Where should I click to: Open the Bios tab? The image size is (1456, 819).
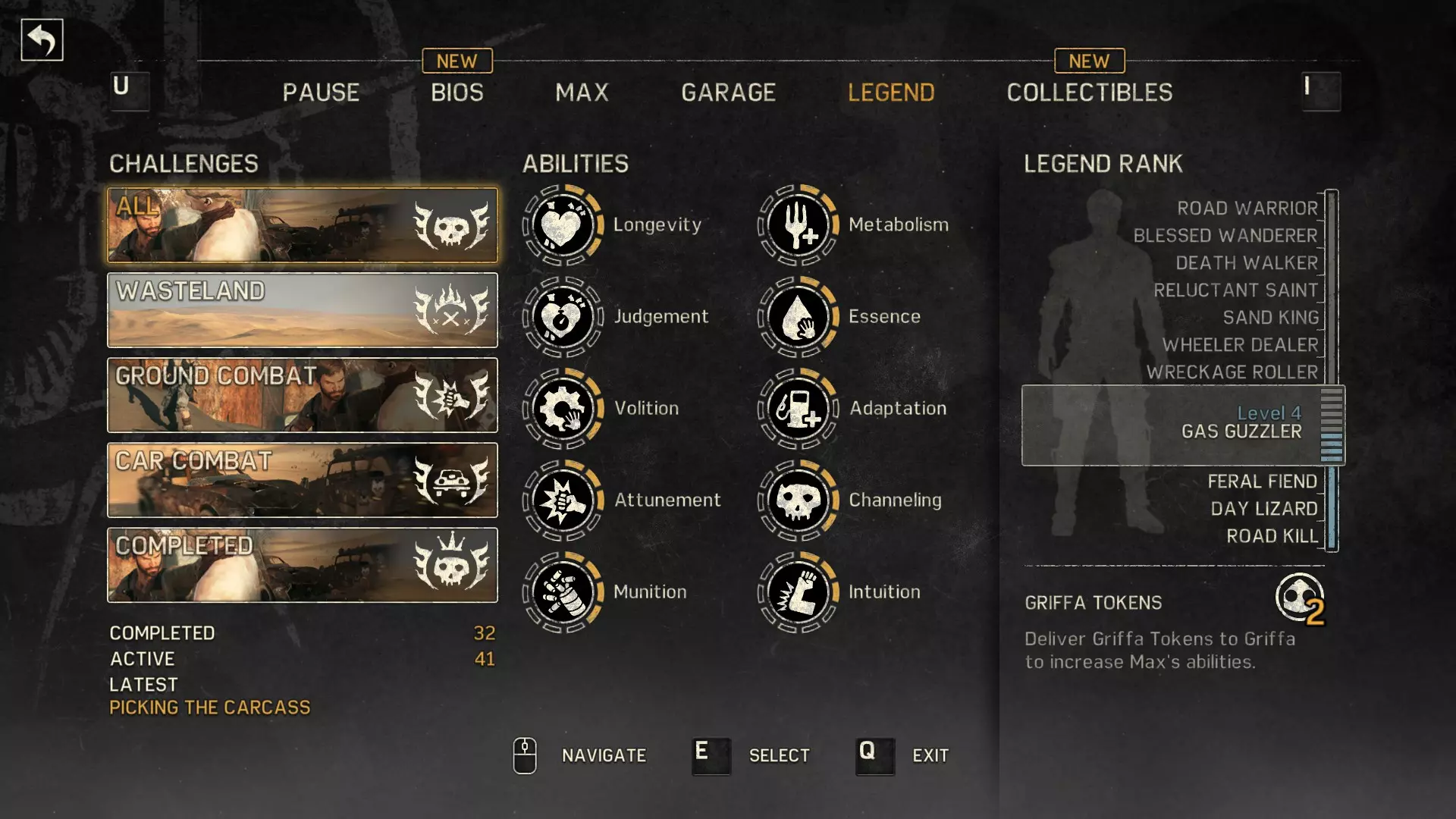457,93
